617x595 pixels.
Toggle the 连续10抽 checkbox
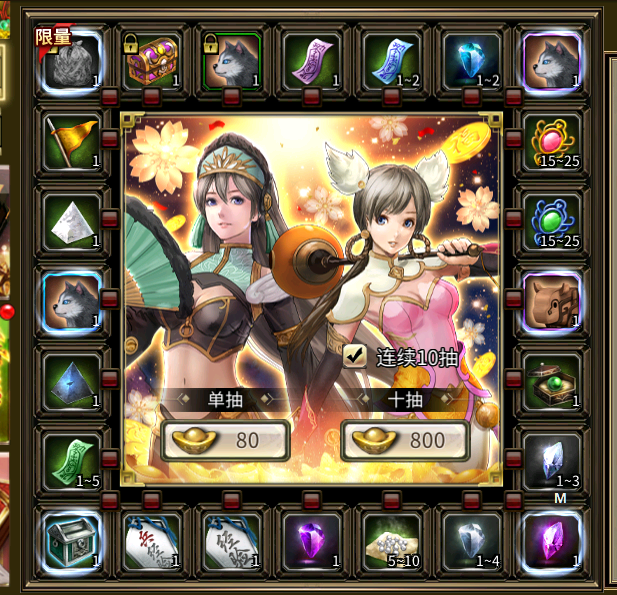click(354, 355)
